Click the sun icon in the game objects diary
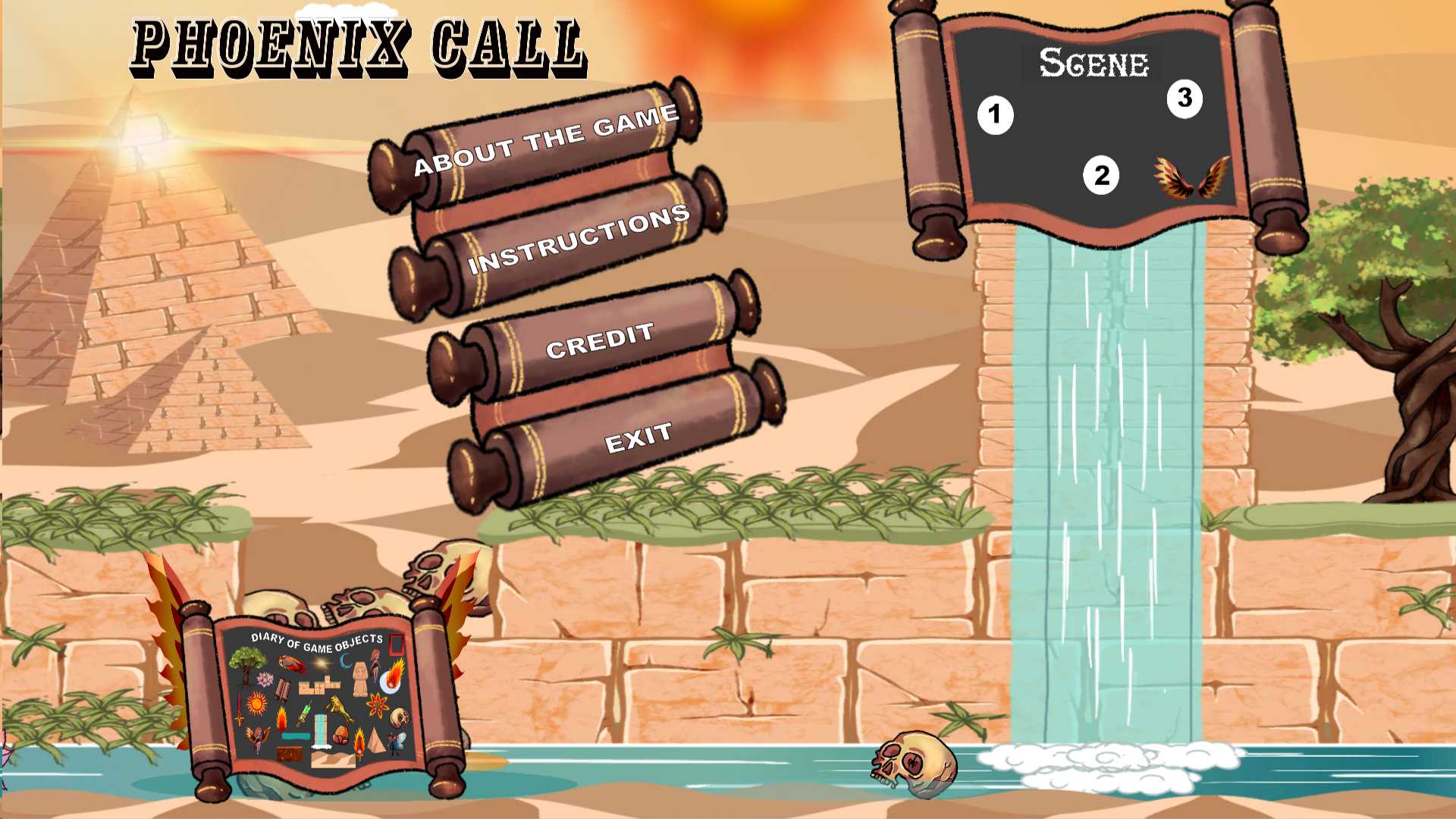This screenshot has width=1456, height=819. 256,704
